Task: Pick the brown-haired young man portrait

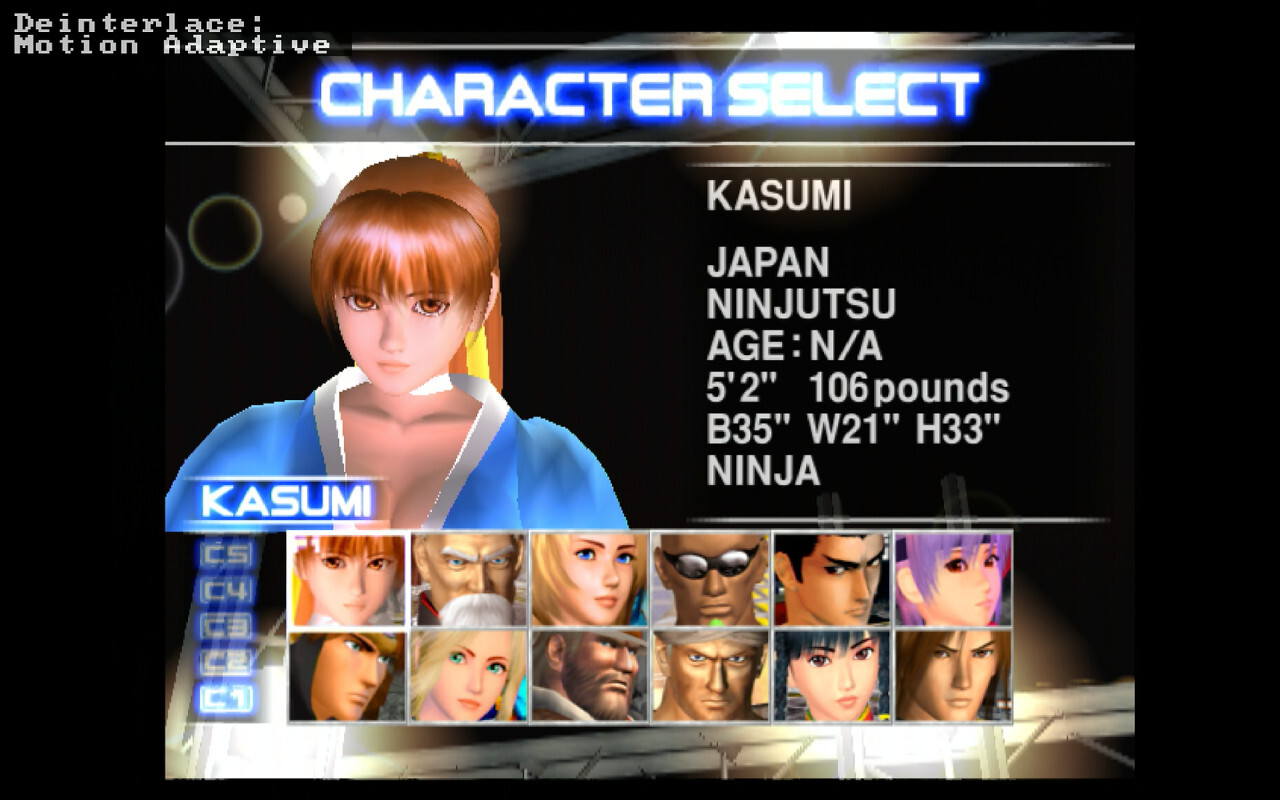Action: tap(953, 676)
